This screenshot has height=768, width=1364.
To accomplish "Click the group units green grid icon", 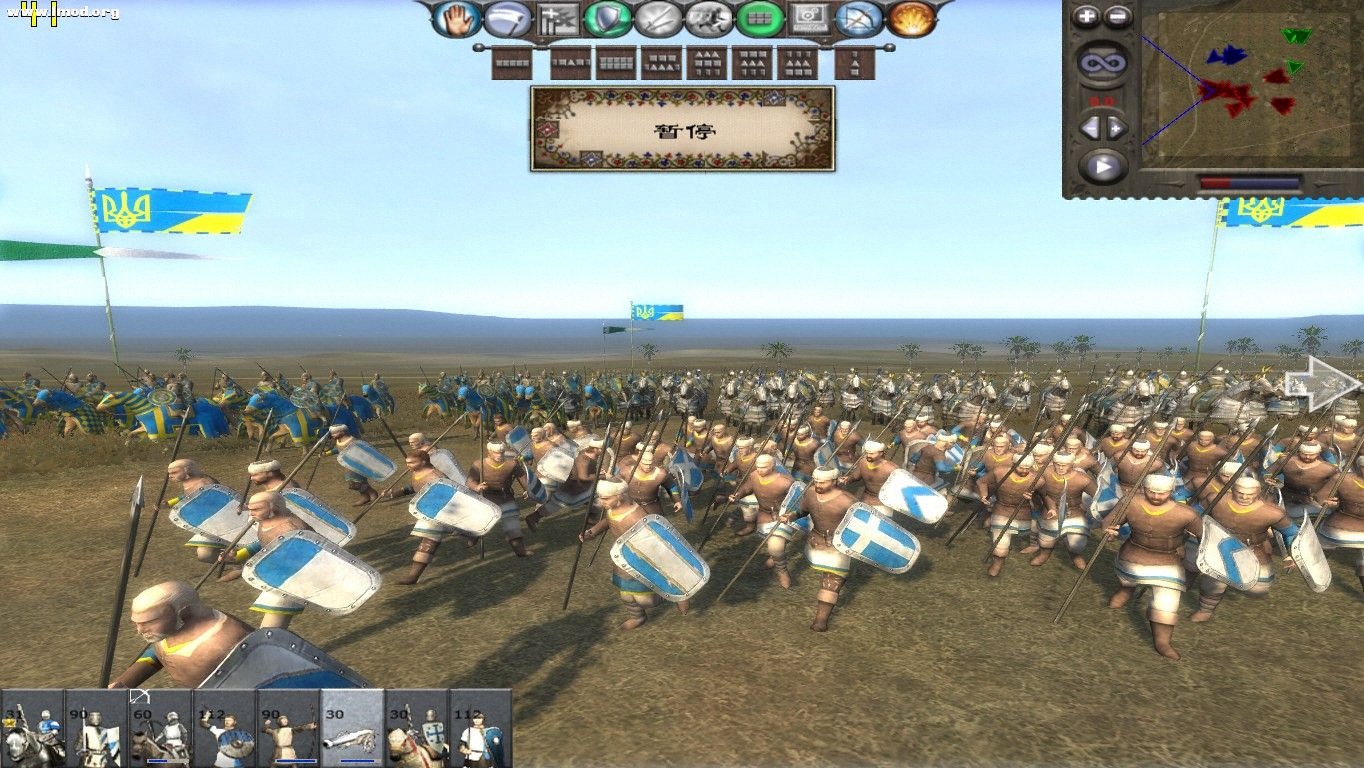I will pyautogui.click(x=759, y=22).
